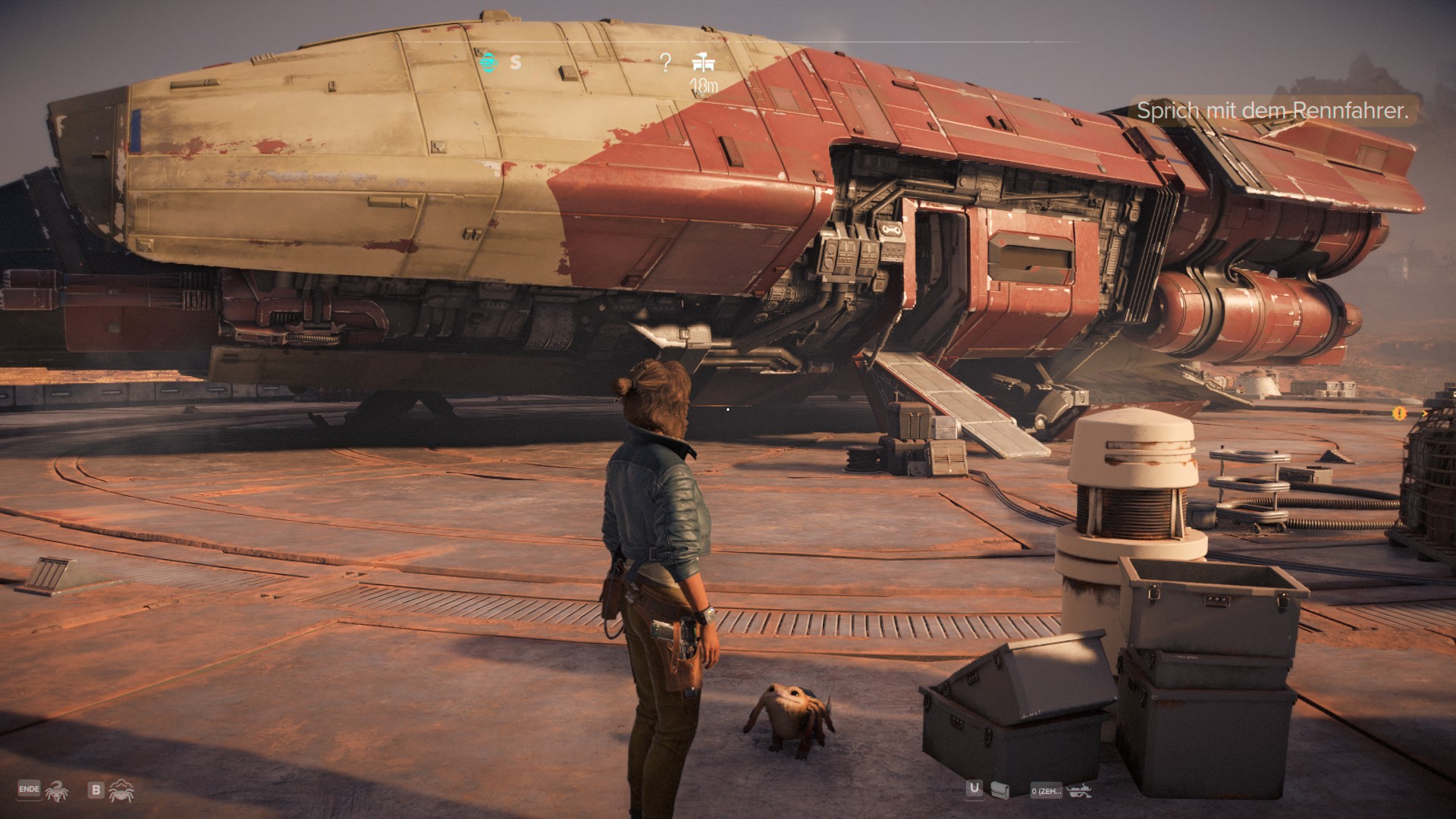Activate the Nix crouching creature command icon

pos(121,791)
